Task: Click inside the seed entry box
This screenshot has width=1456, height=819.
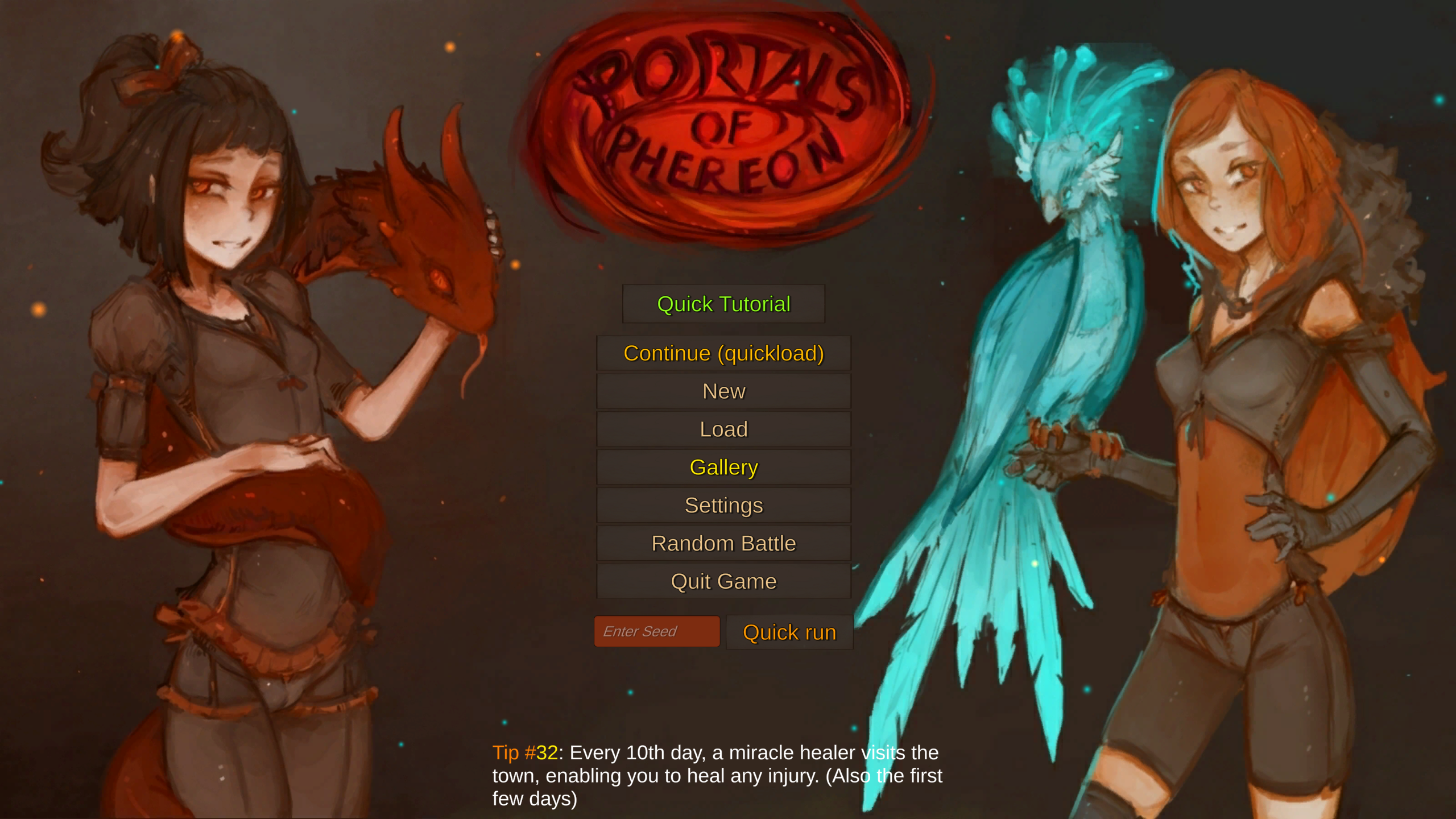Action: (x=657, y=631)
